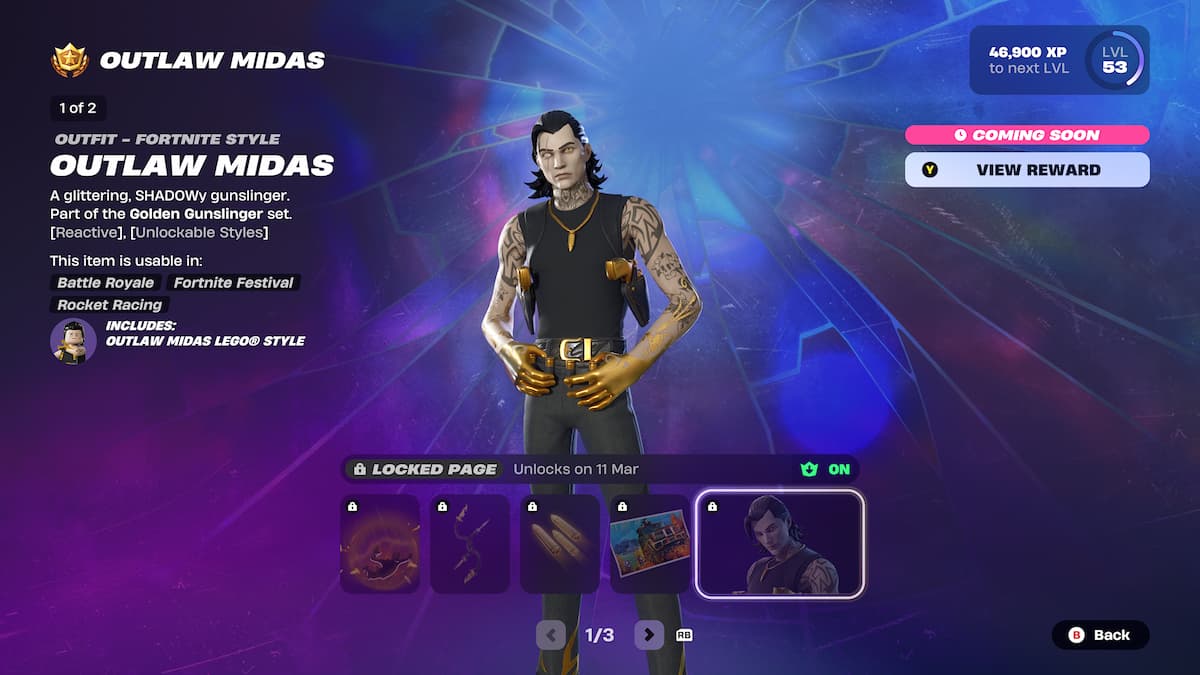Open the Outlaw Midas LEGO style icon

[x=73, y=340]
